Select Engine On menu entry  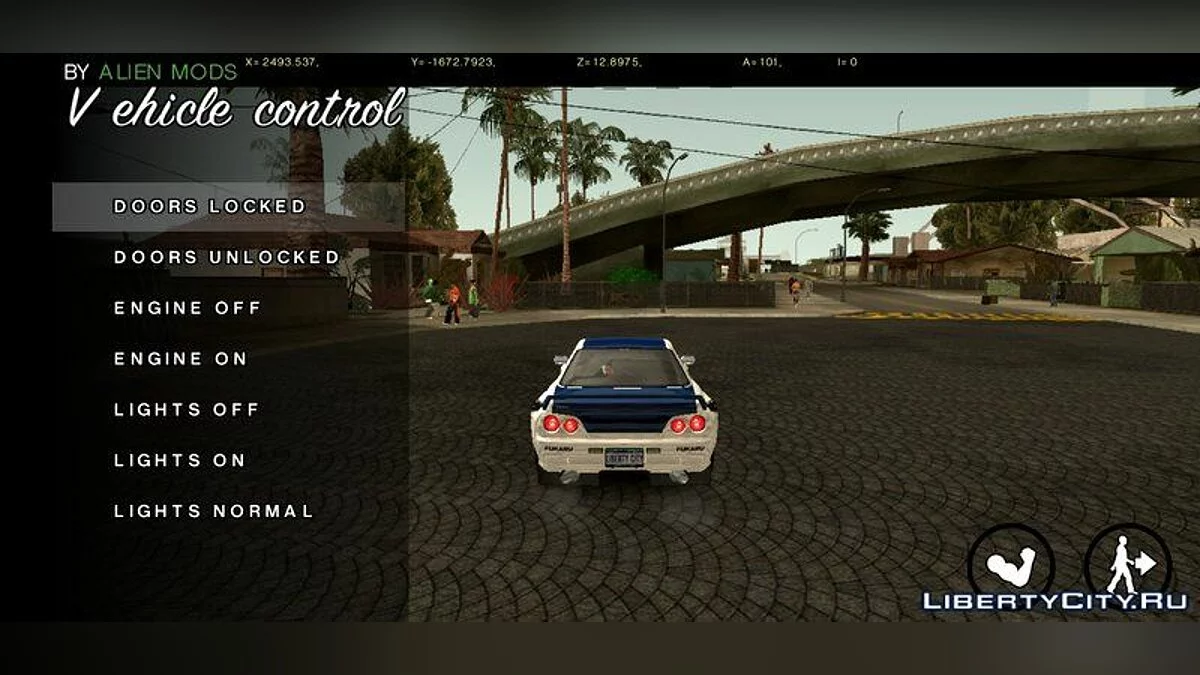tap(181, 359)
